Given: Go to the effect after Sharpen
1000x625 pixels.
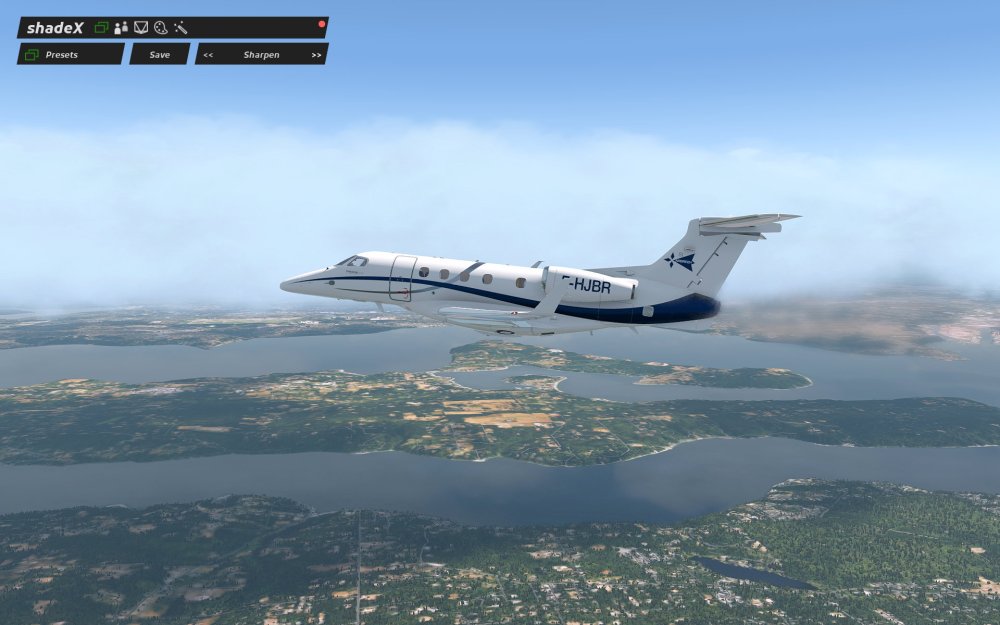Looking at the screenshot, I should pyautogui.click(x=316, y=55).
